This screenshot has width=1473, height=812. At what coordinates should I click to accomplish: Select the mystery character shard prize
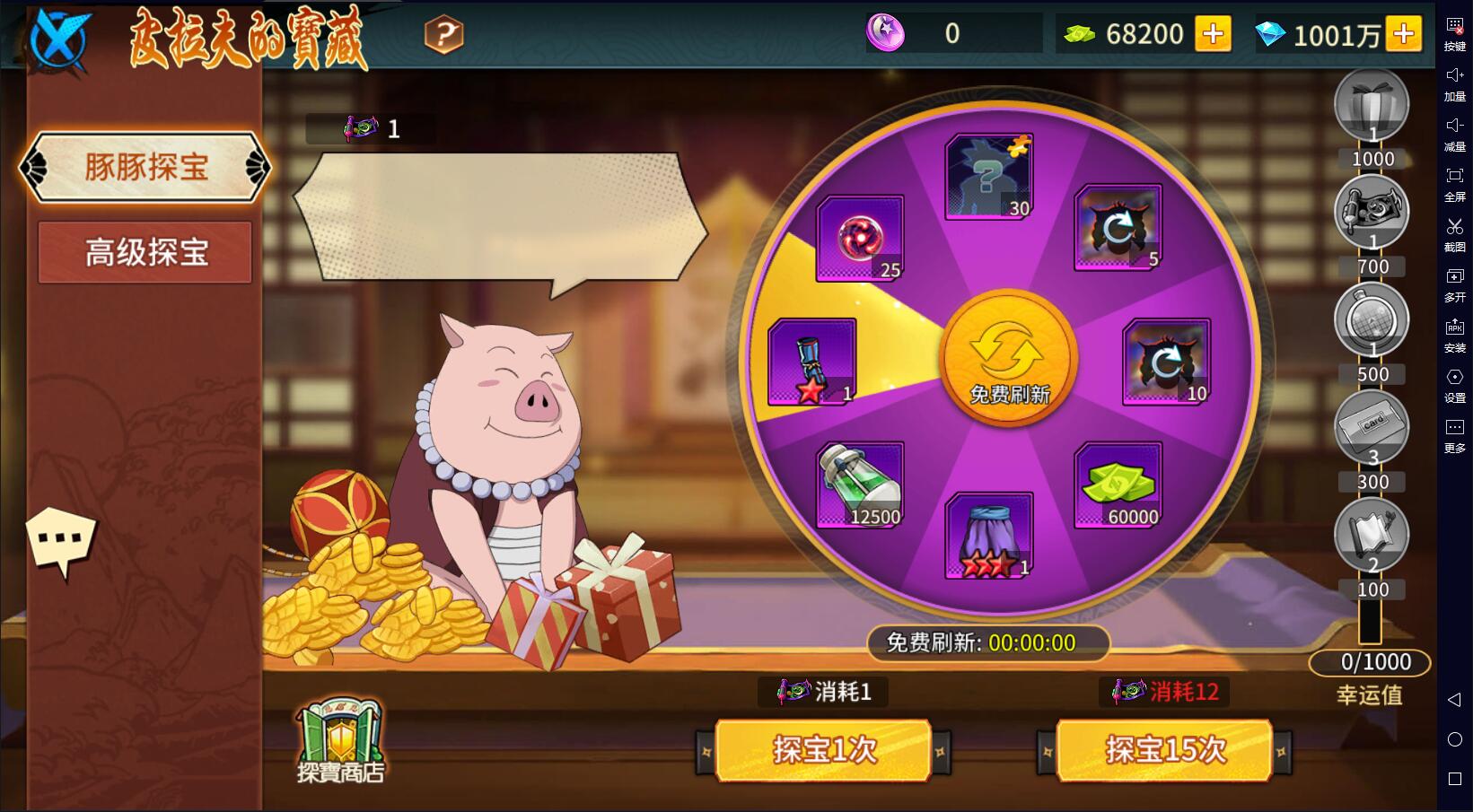(988, 177)
